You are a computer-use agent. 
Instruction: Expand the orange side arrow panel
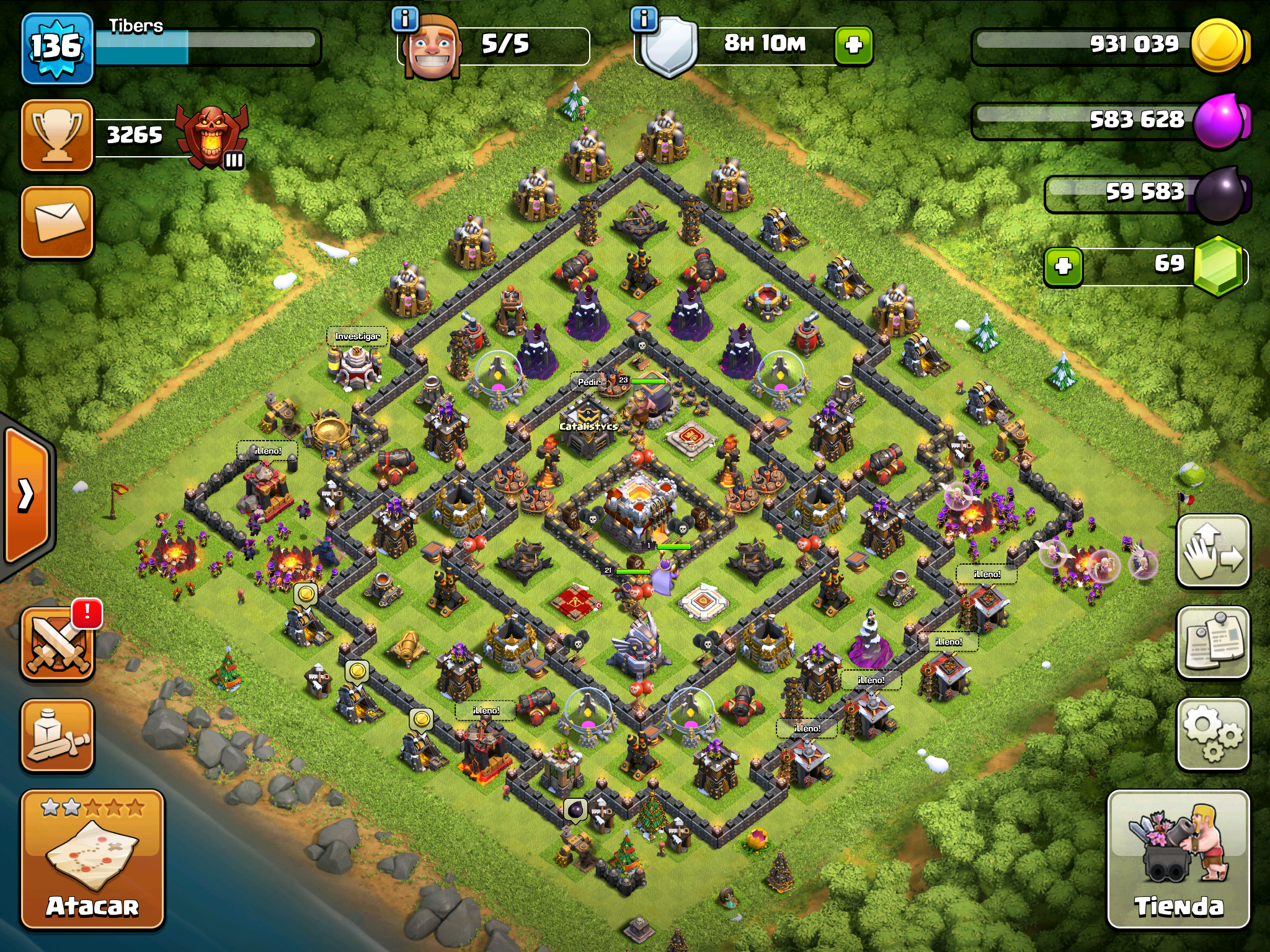tap(26, 495)
